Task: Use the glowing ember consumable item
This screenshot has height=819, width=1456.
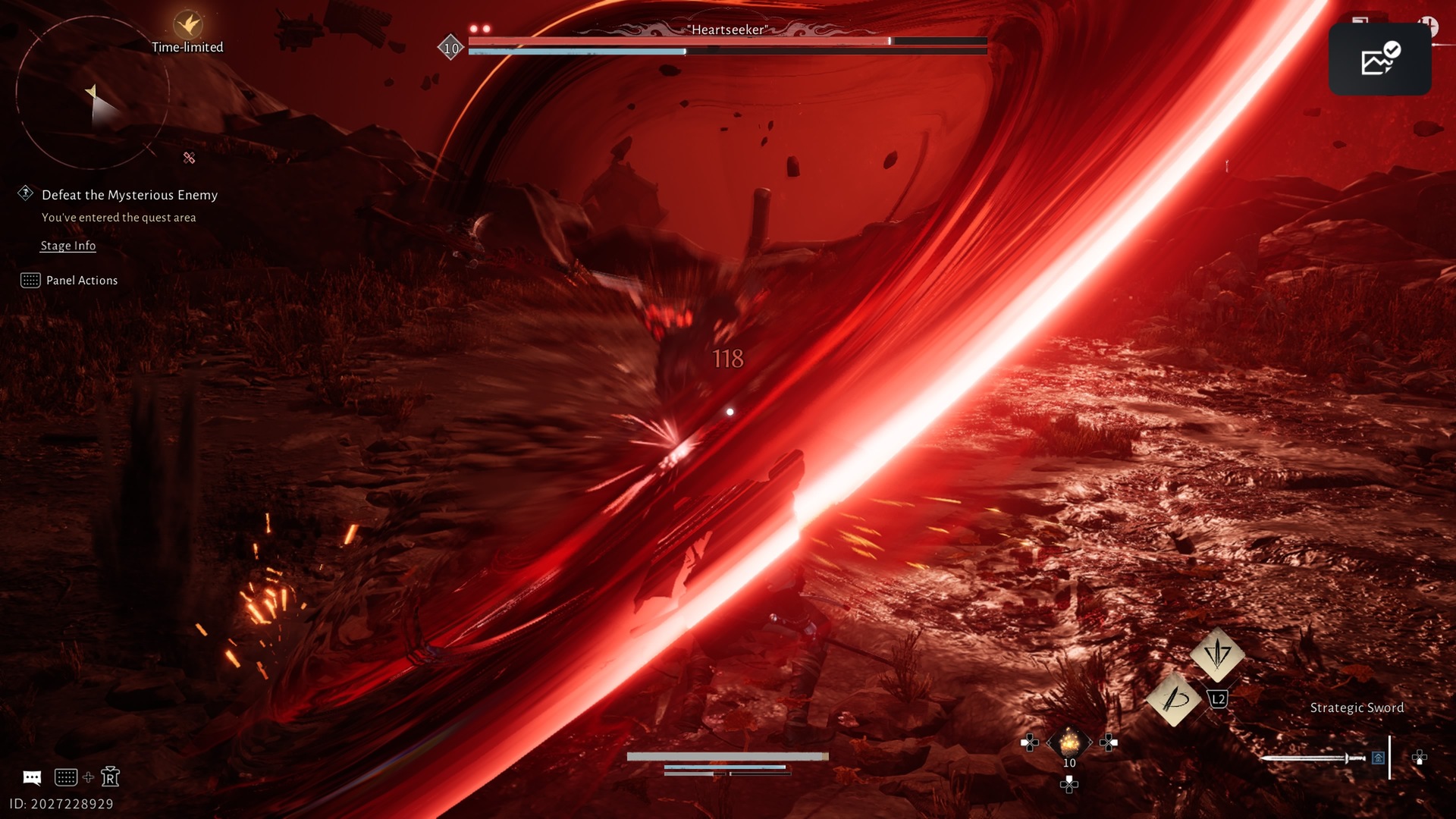Action: click(x=1069, y=742)
